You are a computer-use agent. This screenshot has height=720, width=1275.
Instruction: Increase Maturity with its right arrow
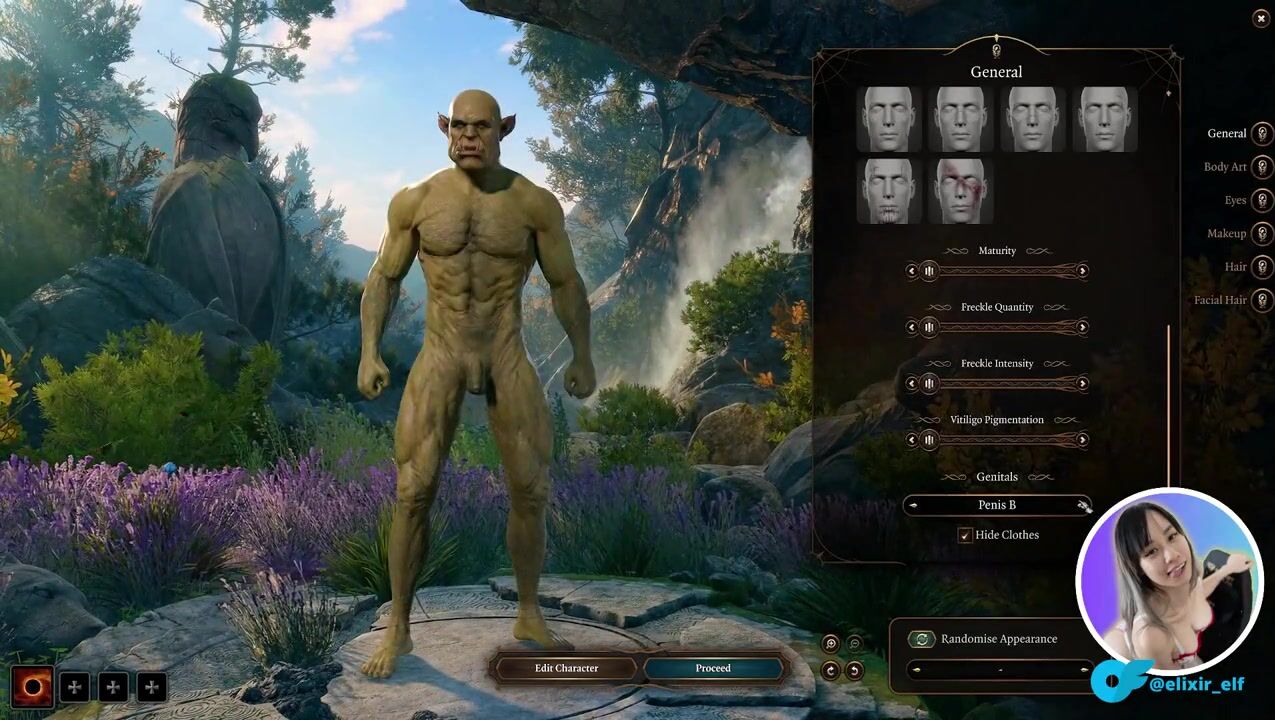(1082, 271)
